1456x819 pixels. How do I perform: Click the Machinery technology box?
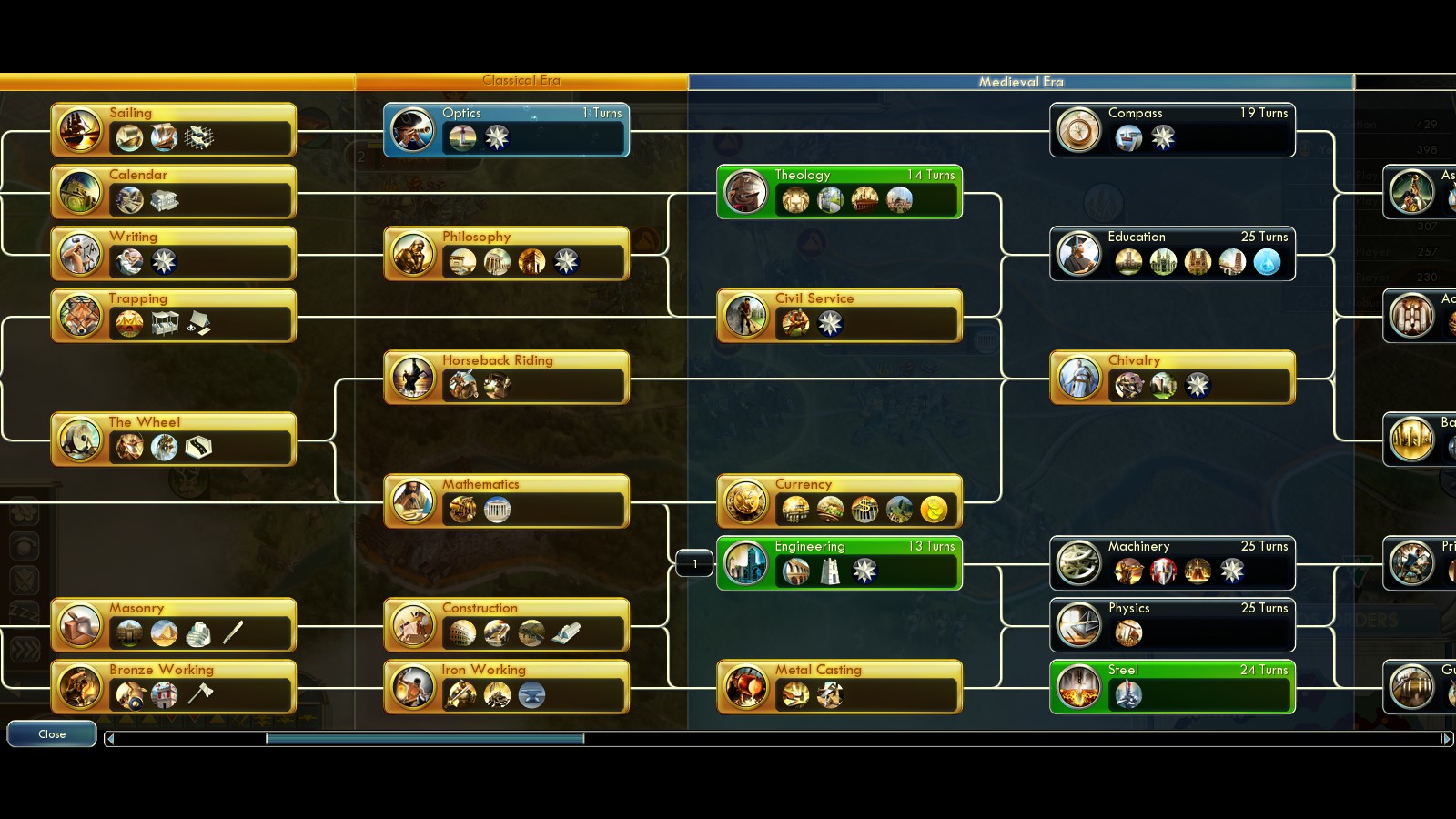tap(1172, 563)
